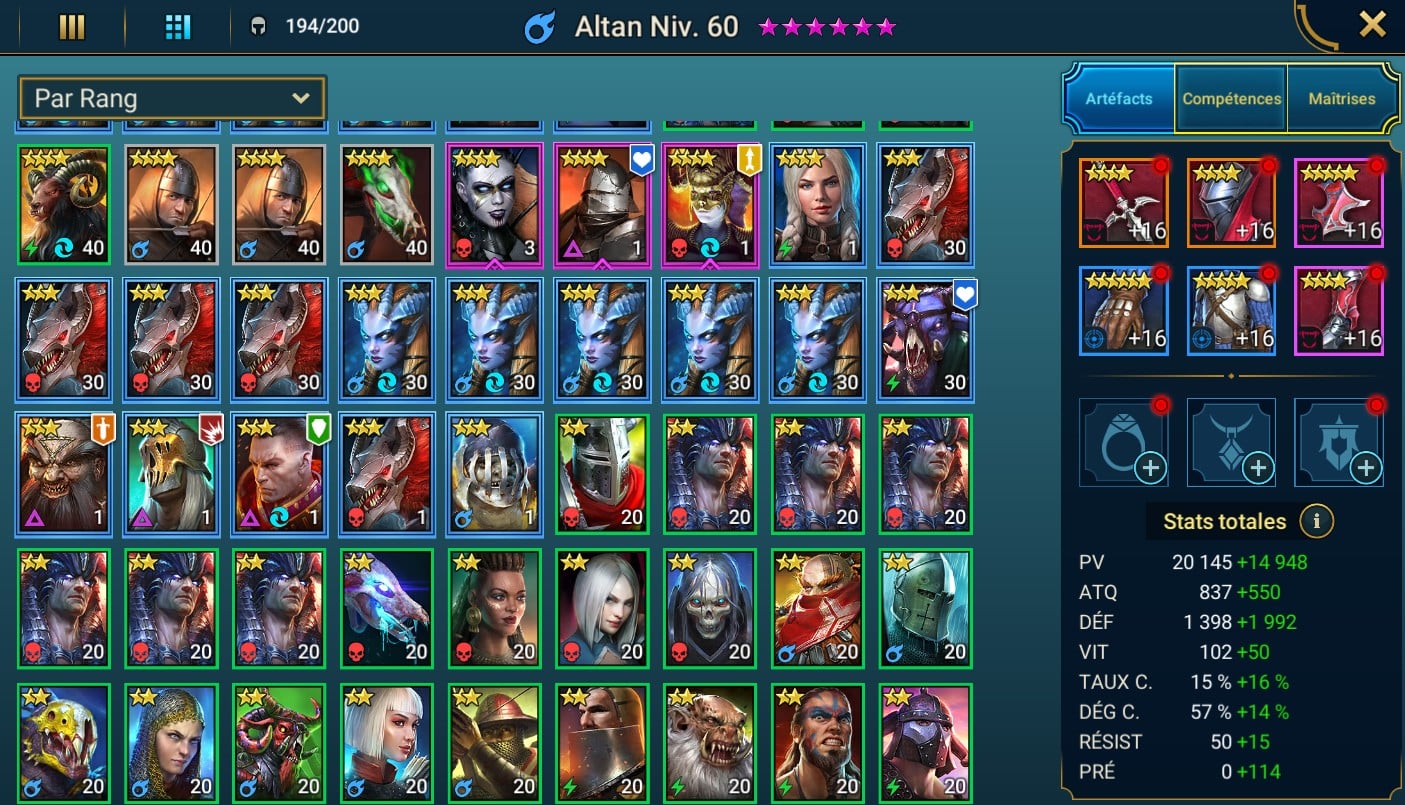1405x805 pixels.
Task: Pick the bearded dwarf champion with orange badge
Action: 64,472
